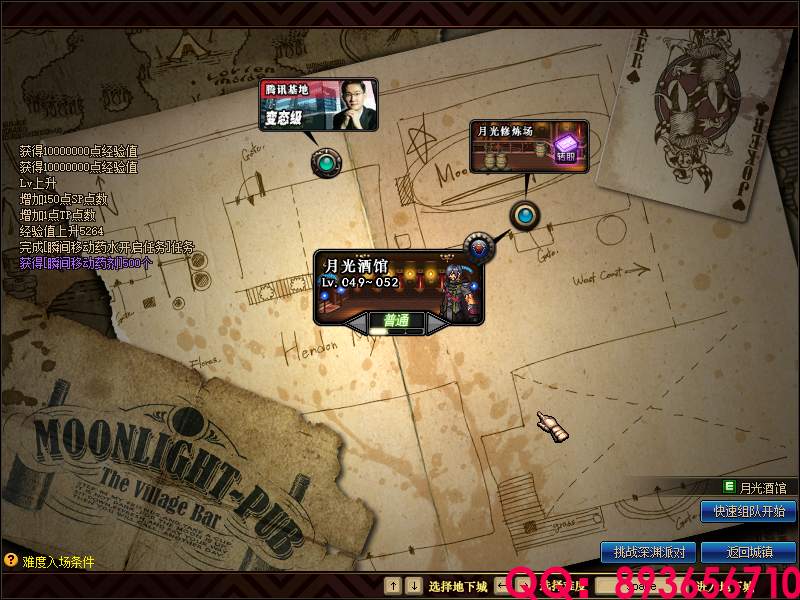Image resolution: width=800 pixels, height=600 pixels.
Task: Click the up arrow next to 选择地下城
Action: pos(394,586)
